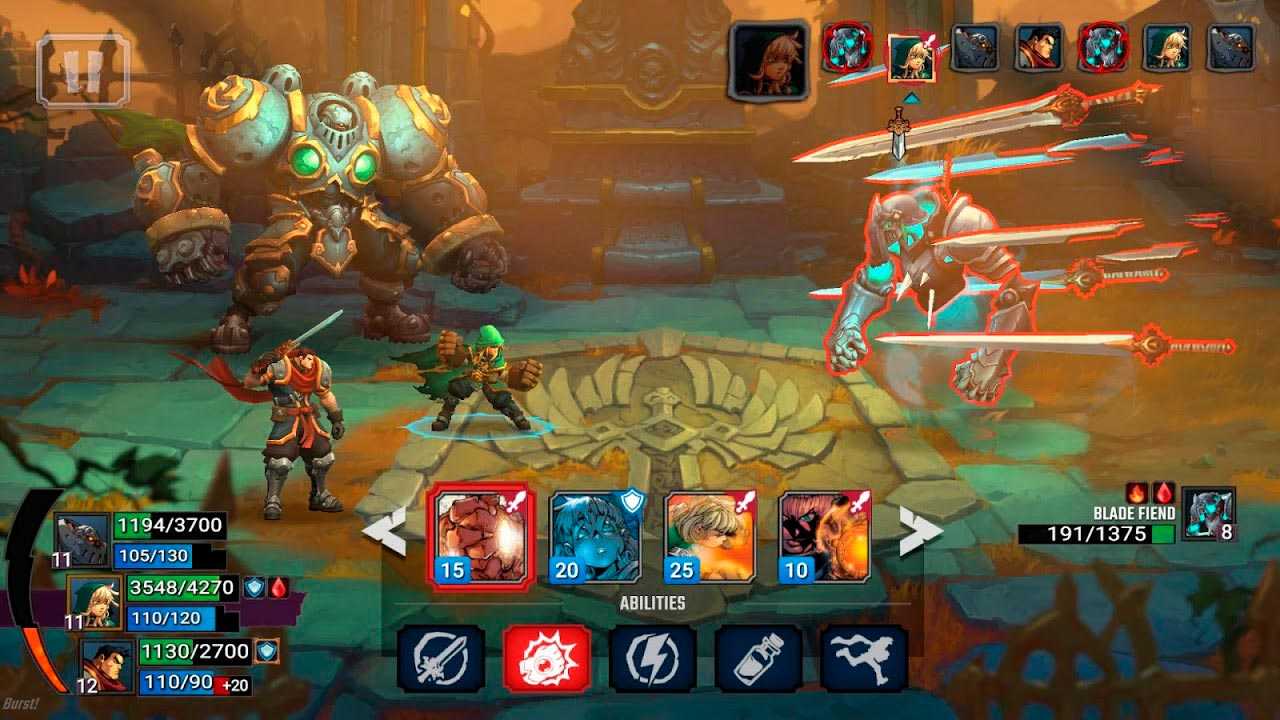Switch to the highlighted red abilities category
The width and height of the screenshot is (1280, 720).
tap(547, 659)
